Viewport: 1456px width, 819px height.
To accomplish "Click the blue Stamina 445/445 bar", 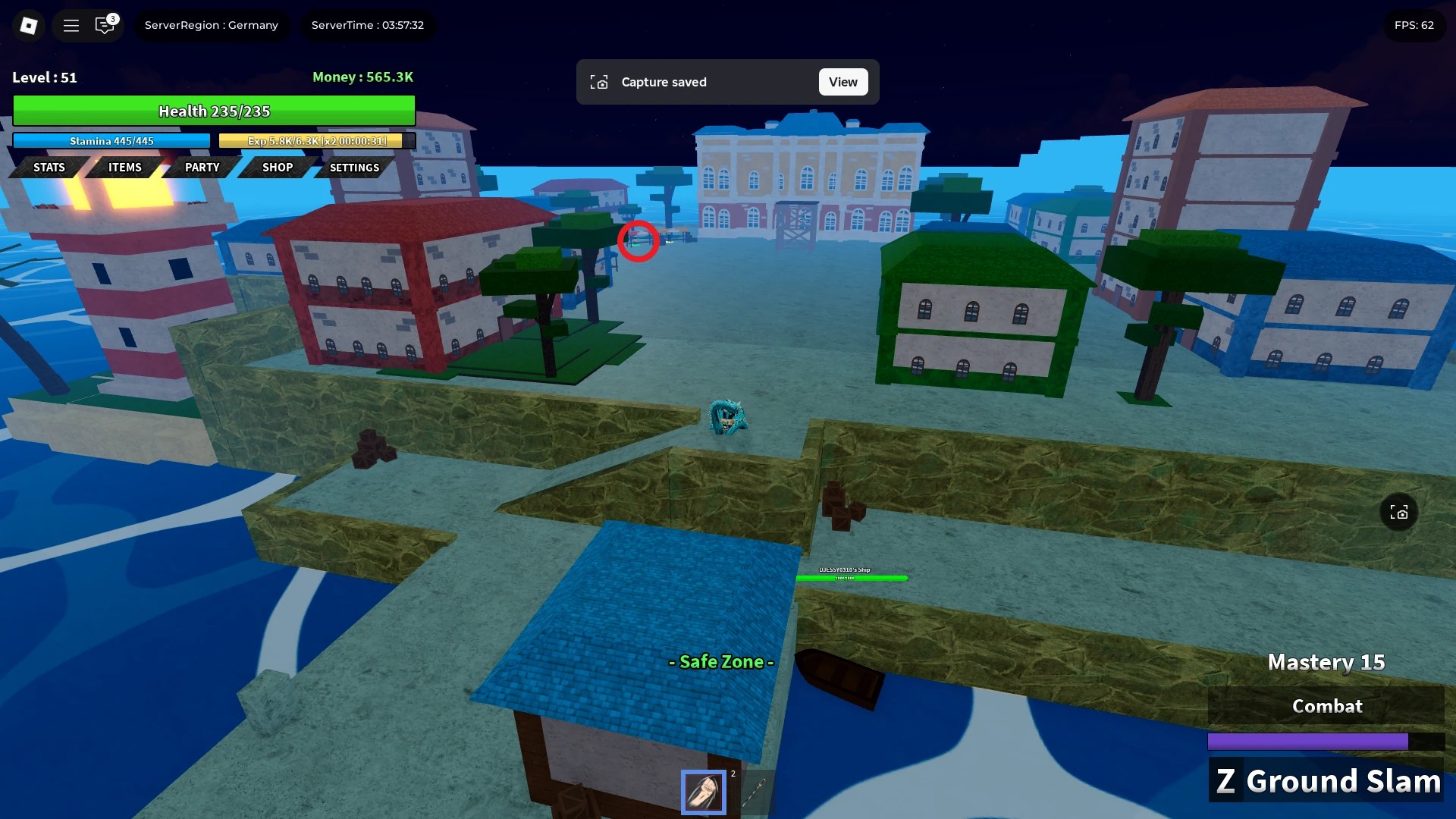I will [x=111, y=141].
